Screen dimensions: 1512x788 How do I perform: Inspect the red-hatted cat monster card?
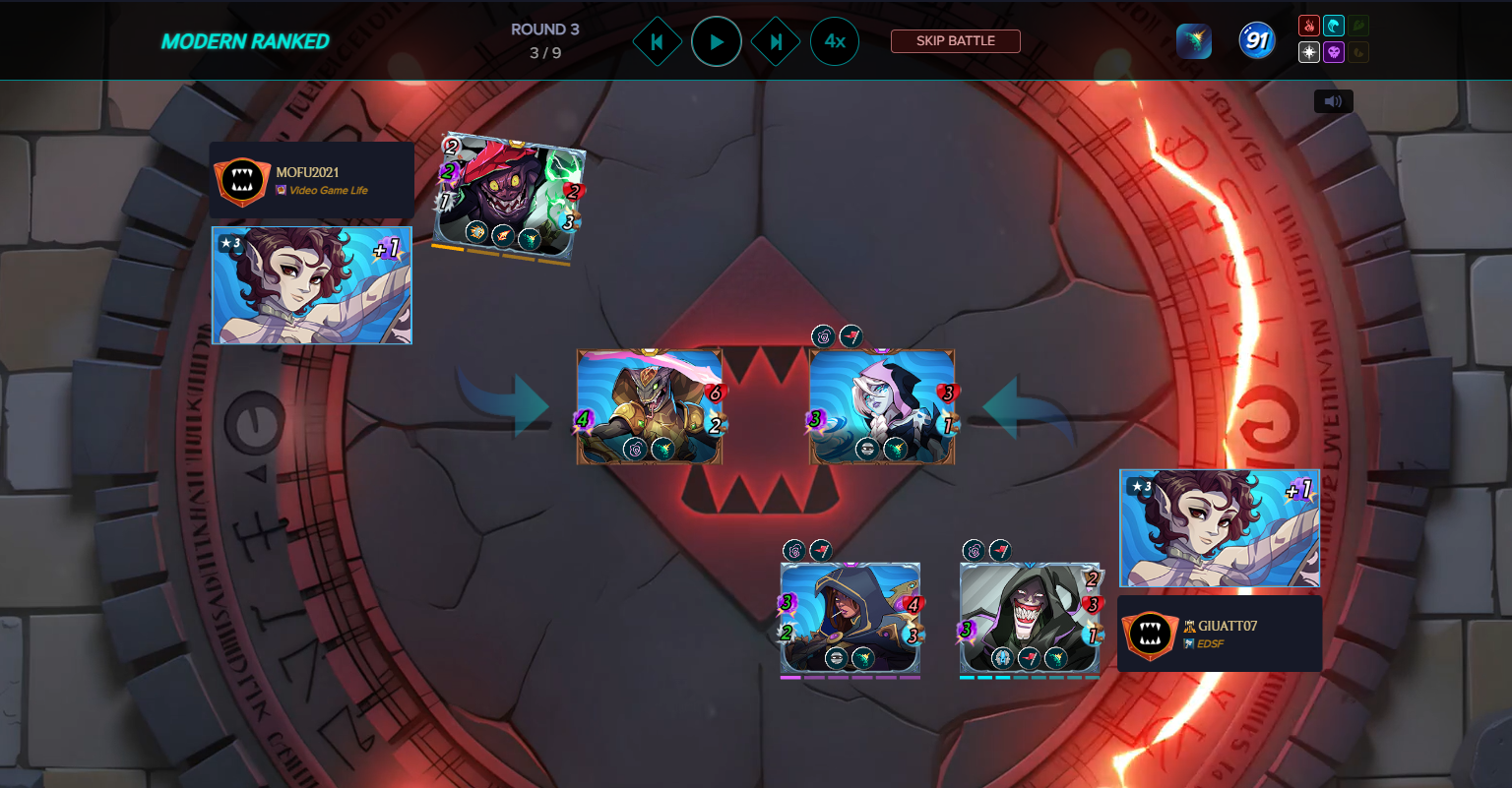[x=508, y=199]
